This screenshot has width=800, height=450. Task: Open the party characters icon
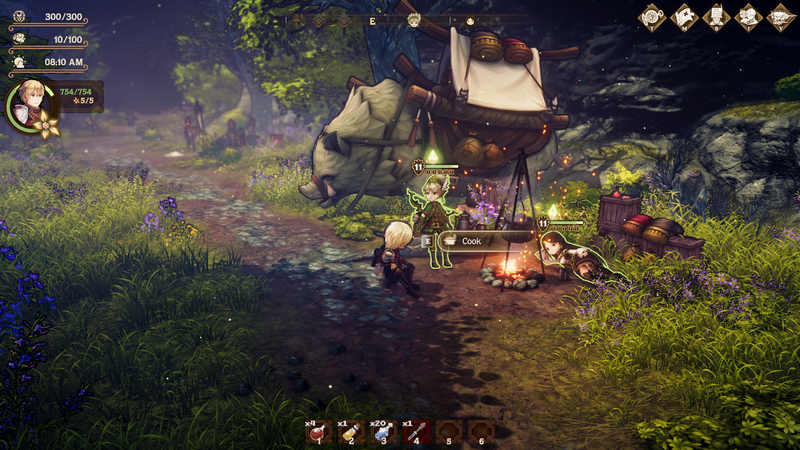pyautogui.click(x=748, y=17)
